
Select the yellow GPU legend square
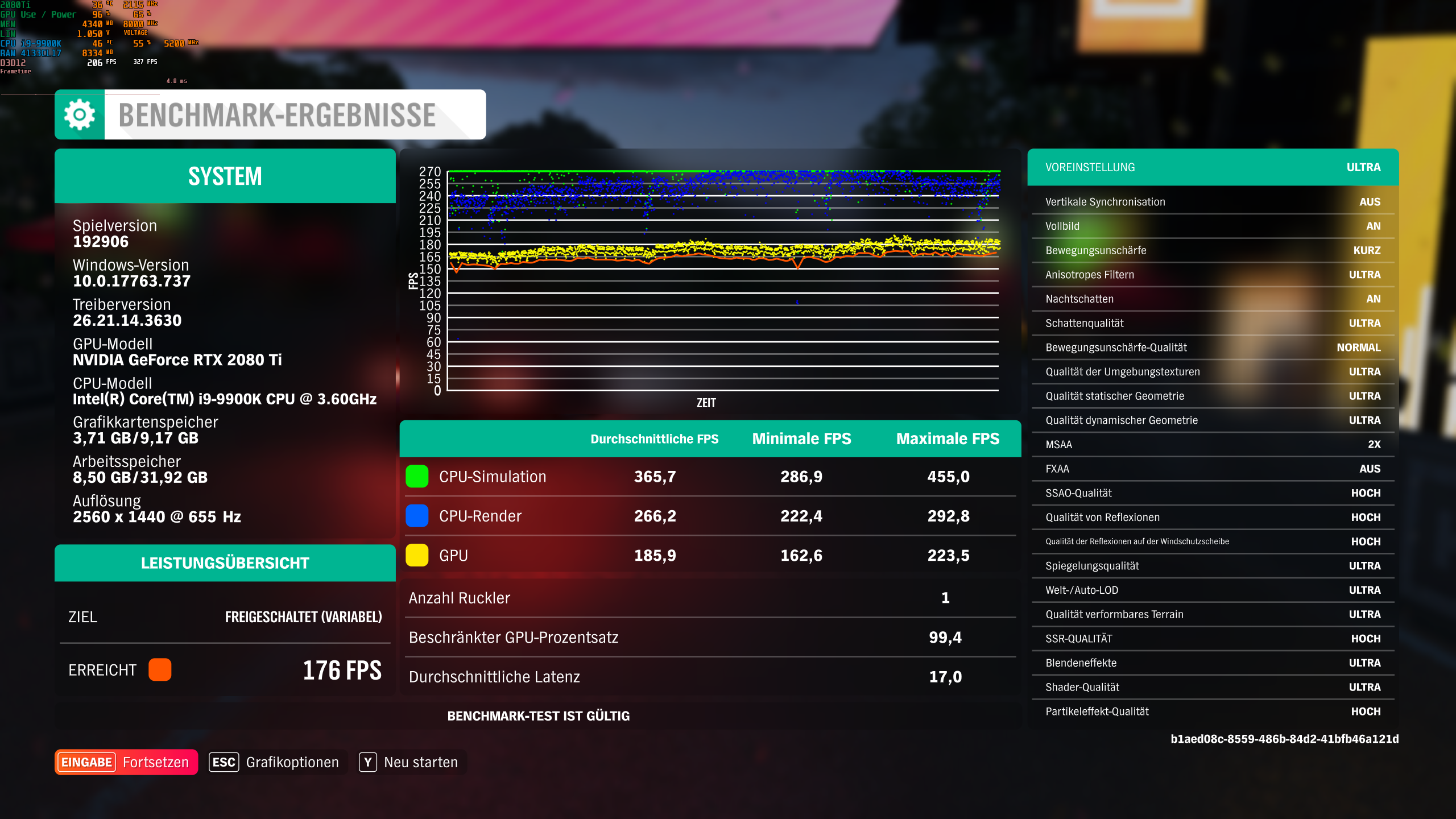(416, 555)
